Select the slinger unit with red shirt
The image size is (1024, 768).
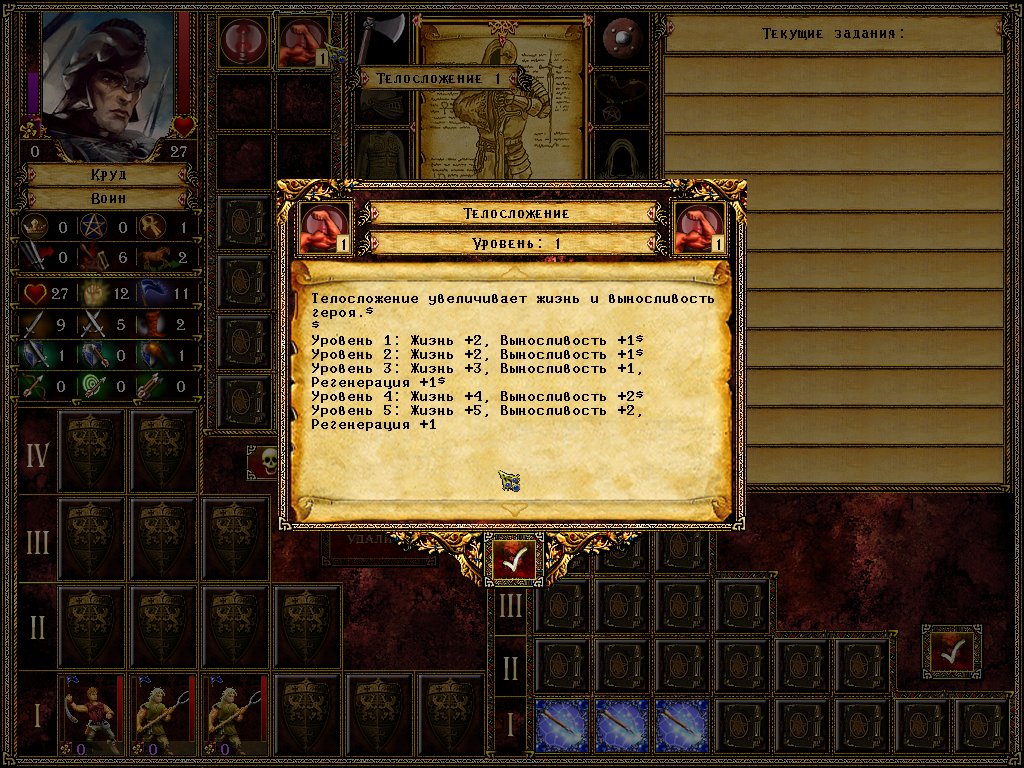[90, 713]
